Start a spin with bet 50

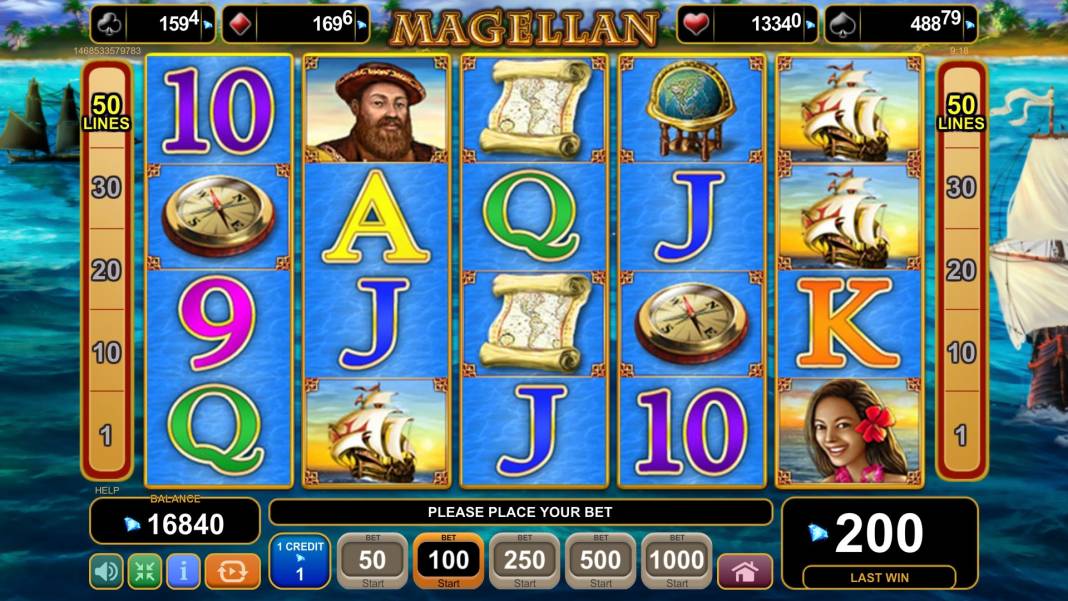[x=372, y=561]
